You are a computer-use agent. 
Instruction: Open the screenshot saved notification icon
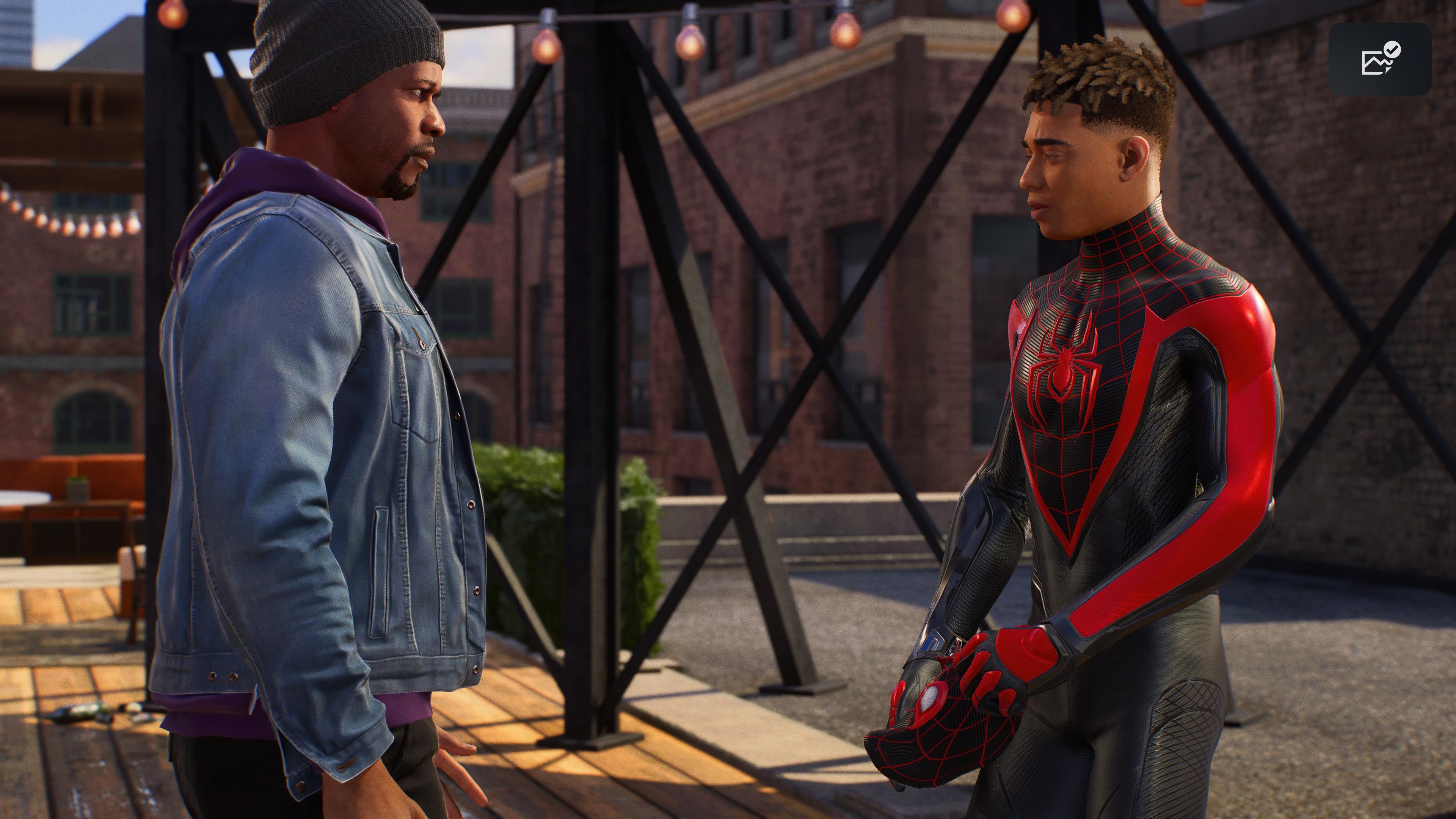1379,59
